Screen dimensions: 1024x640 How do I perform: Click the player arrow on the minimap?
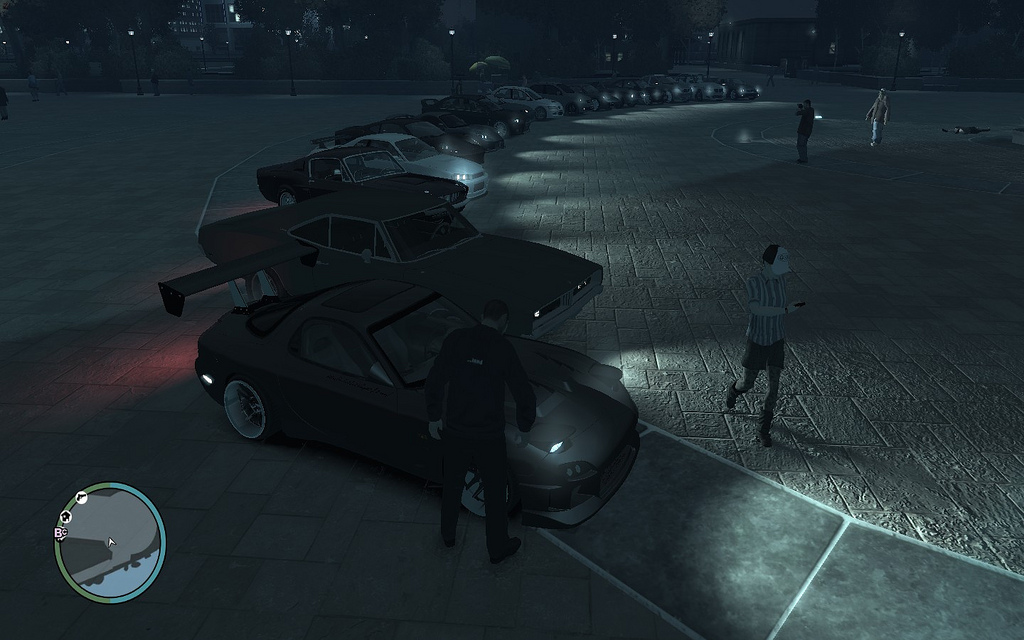111,542
